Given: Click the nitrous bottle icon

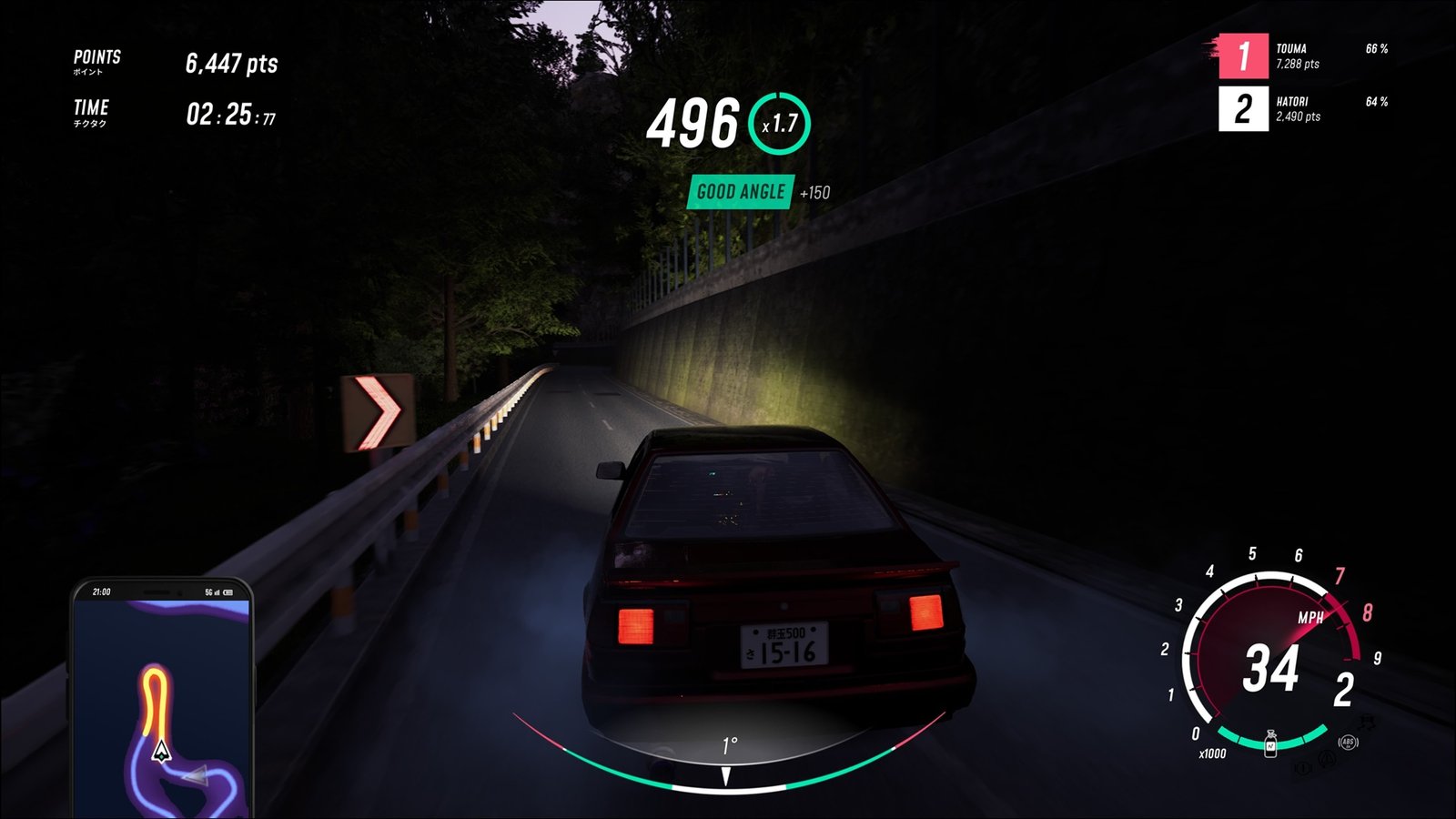Looking at the screenshot, I should click(x=1270, y=743).
